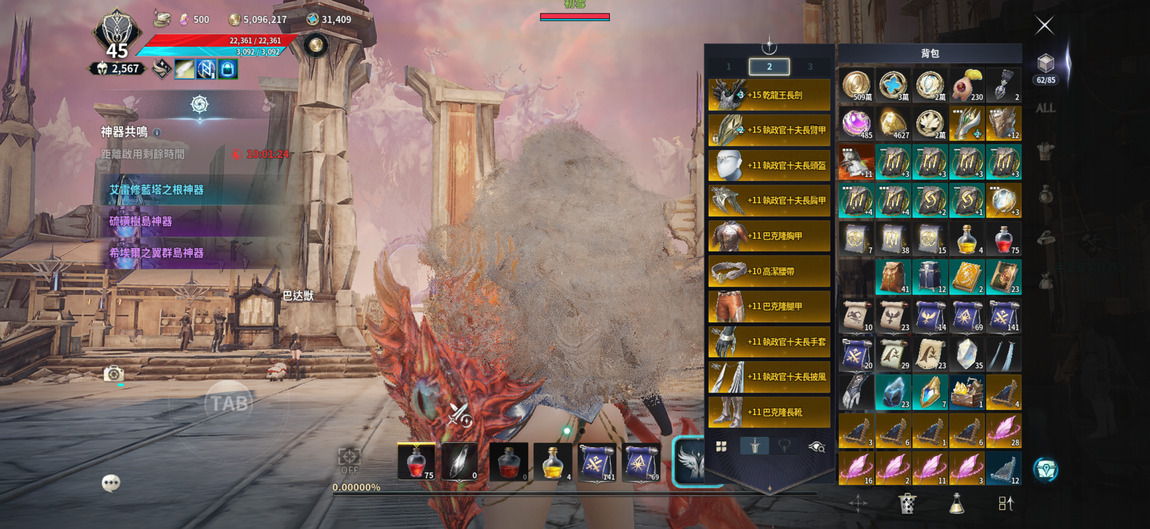
Task: Open the camera screenshot mode
Action: [113, 374]
